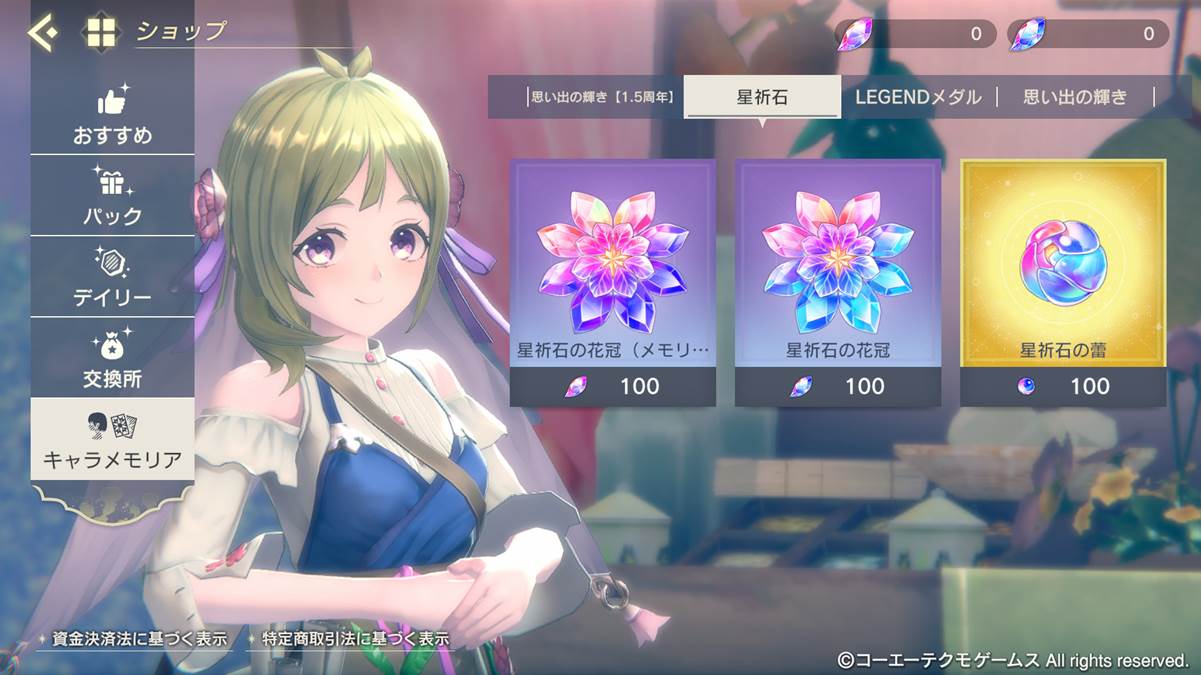This screenshot has height=675, width=1201.
Task: Open the four-square home menu icon
Action: [101, 33]
